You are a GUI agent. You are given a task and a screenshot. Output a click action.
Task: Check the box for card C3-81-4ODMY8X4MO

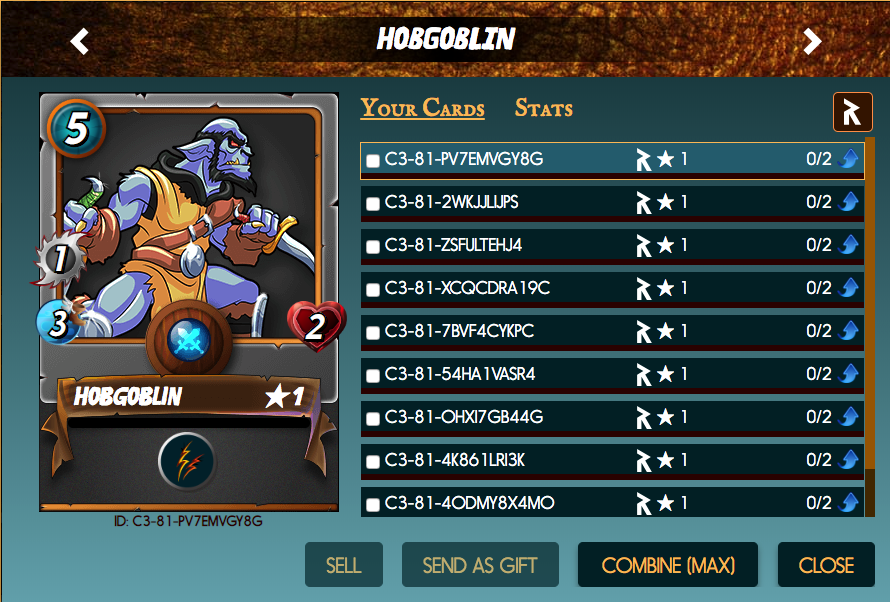coord(373,504)
